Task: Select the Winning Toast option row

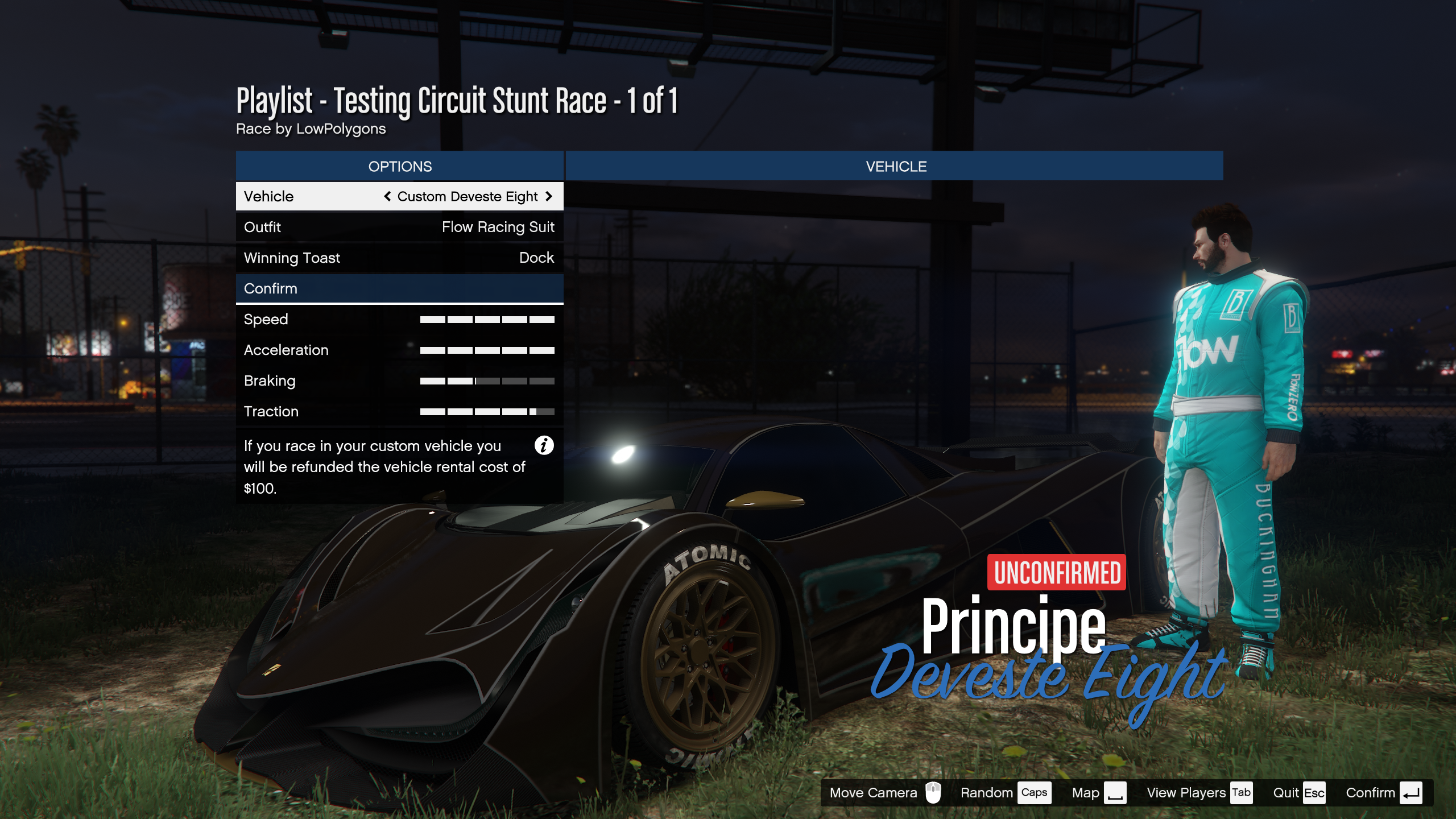Action: click(399, 258)
